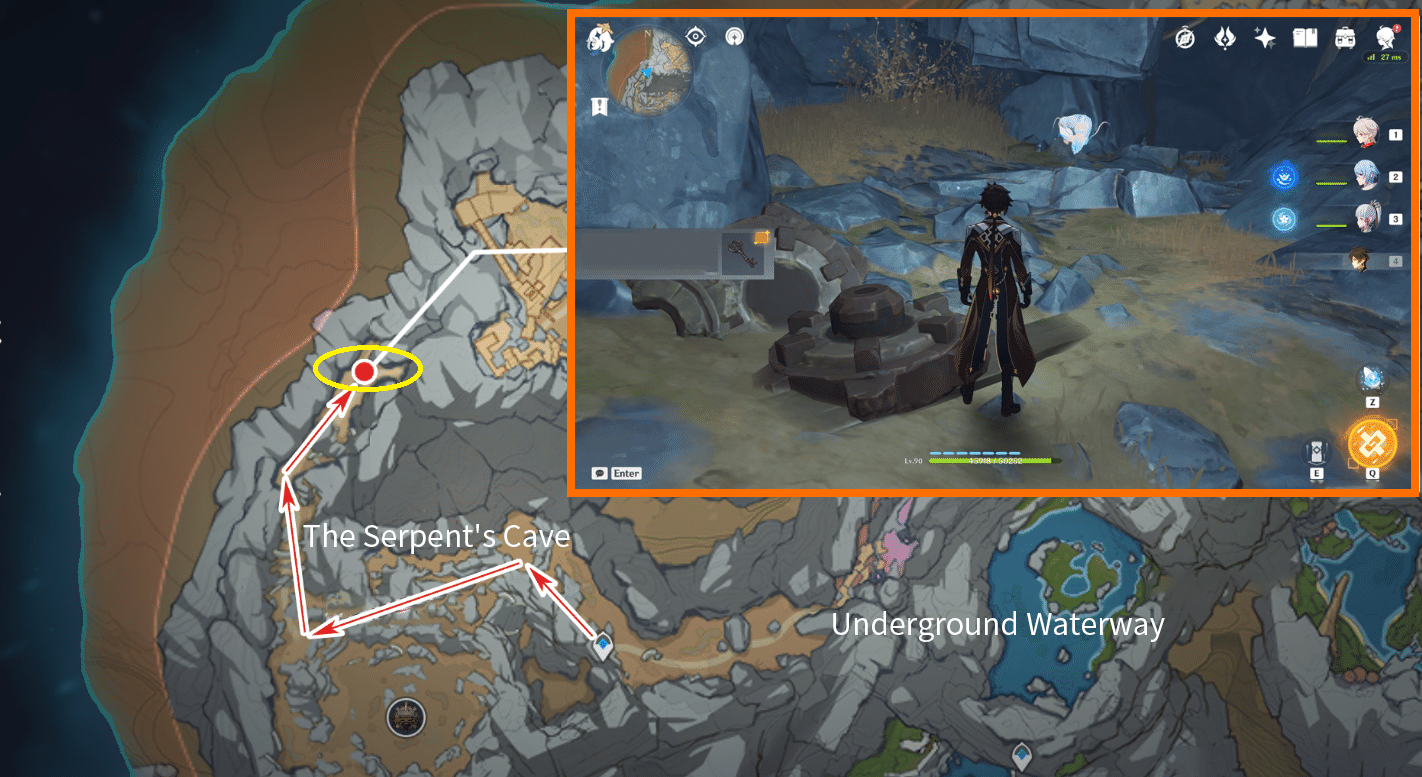Open the Adventurer Handbook timer icon
Viewport: 1422px width, 777px height.
(1183, 36)
